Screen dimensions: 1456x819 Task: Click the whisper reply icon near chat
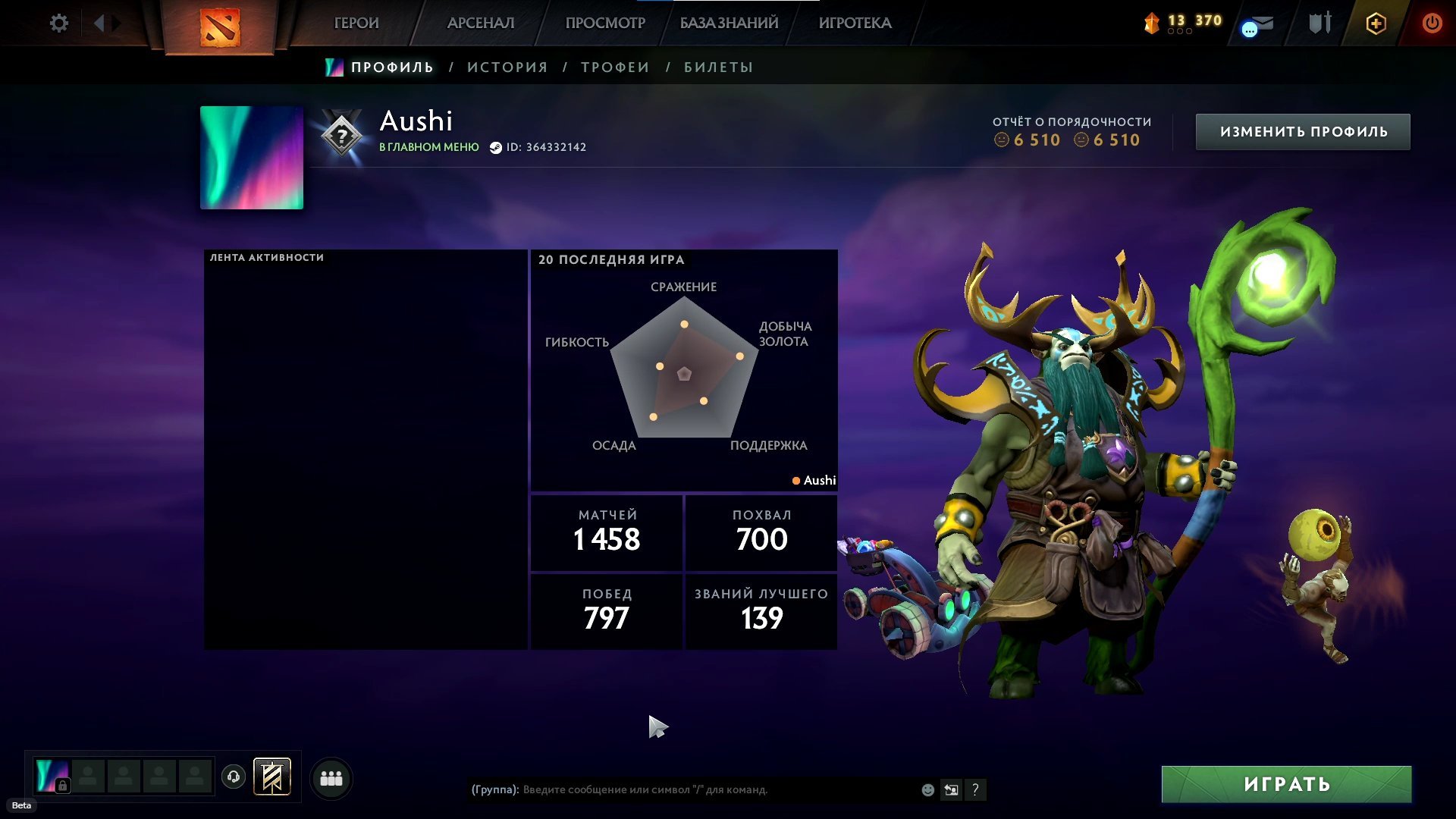[951, 789]
